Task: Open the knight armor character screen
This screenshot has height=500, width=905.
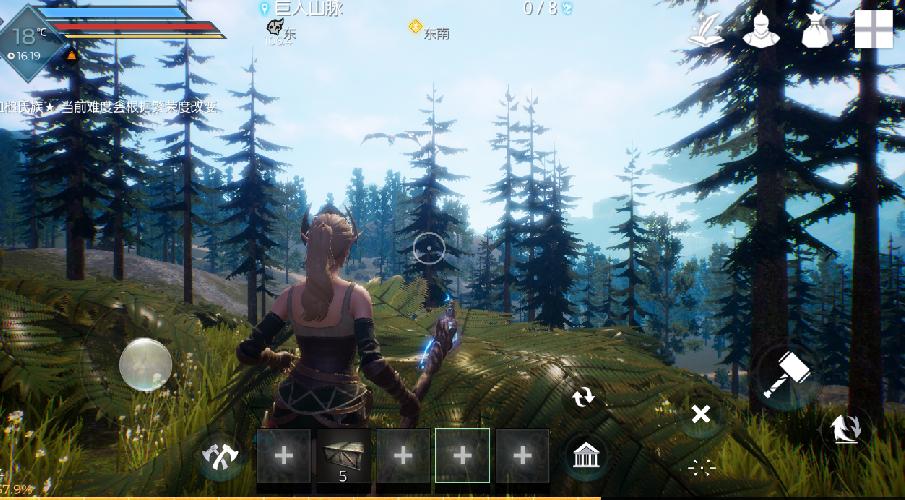Action: click(760, 30)
